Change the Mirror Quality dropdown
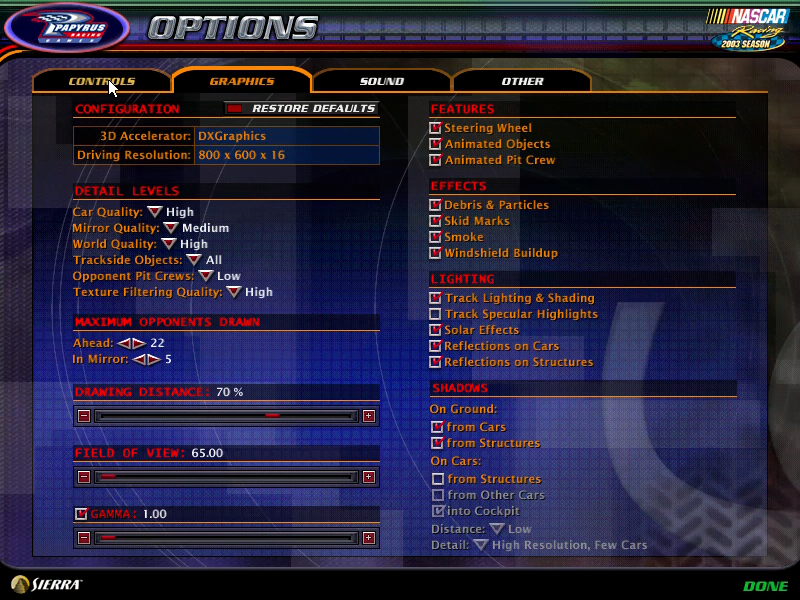The image size is (800, 600). (x=170, y=228)
